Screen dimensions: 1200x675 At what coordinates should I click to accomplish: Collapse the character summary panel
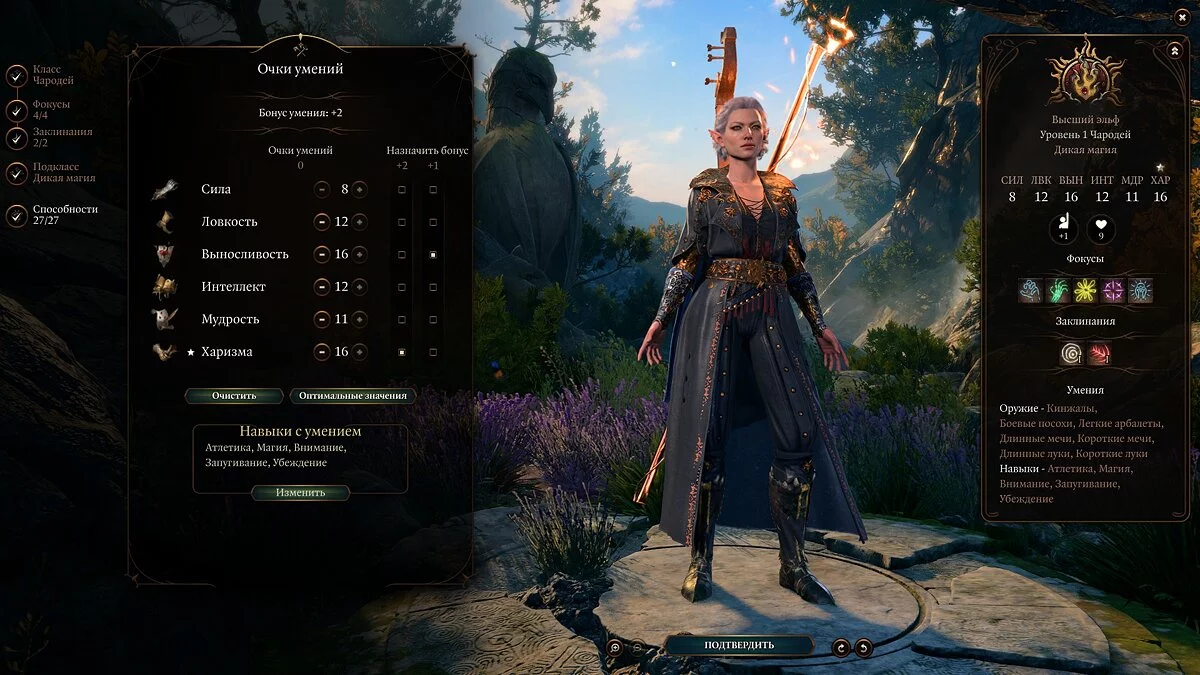point(1174,49)
